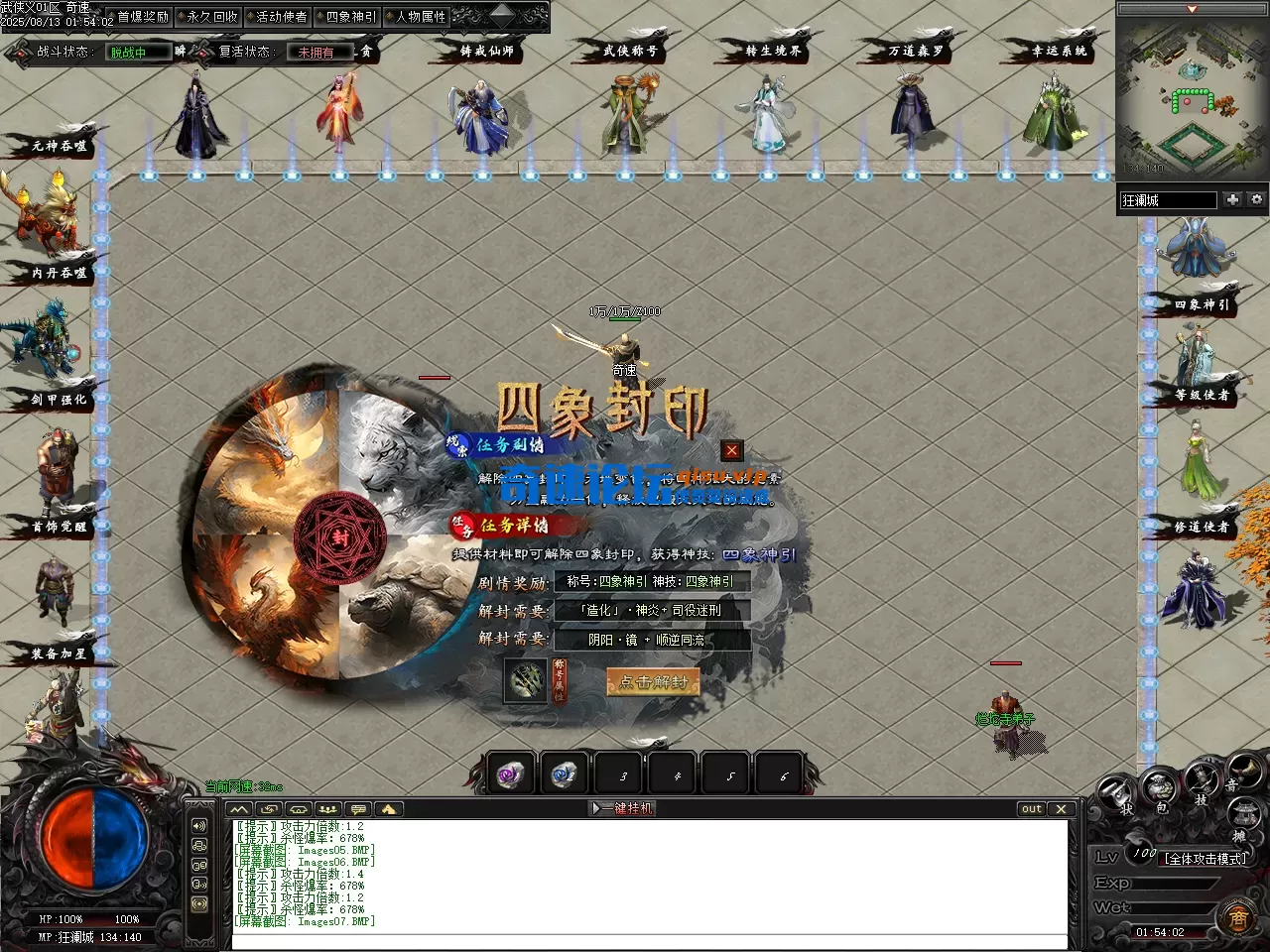Open the 状 (status) character icon

pyautogui.click(x=1114, y=789)
